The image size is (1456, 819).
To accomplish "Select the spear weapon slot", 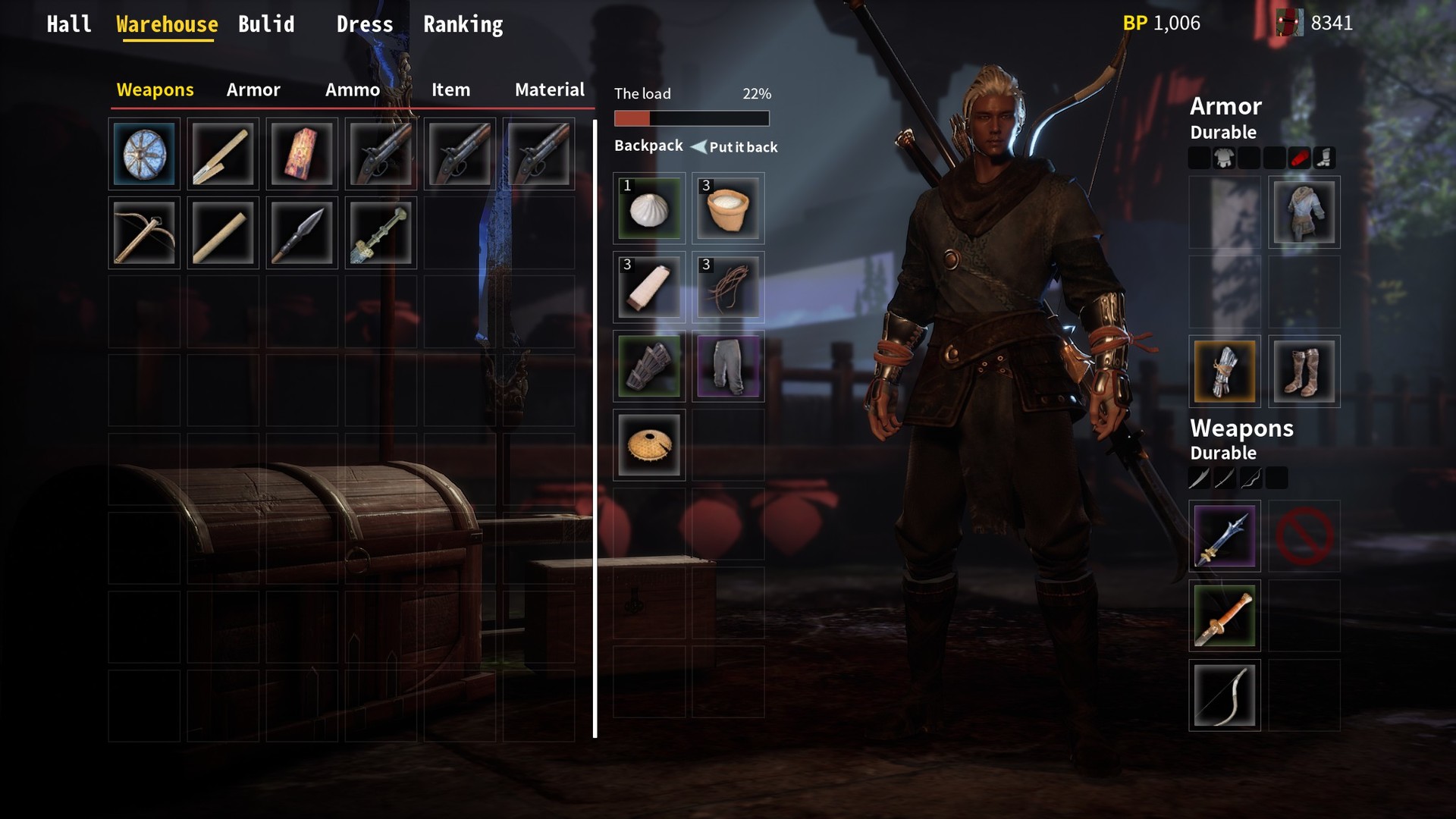I will pyautogui.click(x=302, y=233).
